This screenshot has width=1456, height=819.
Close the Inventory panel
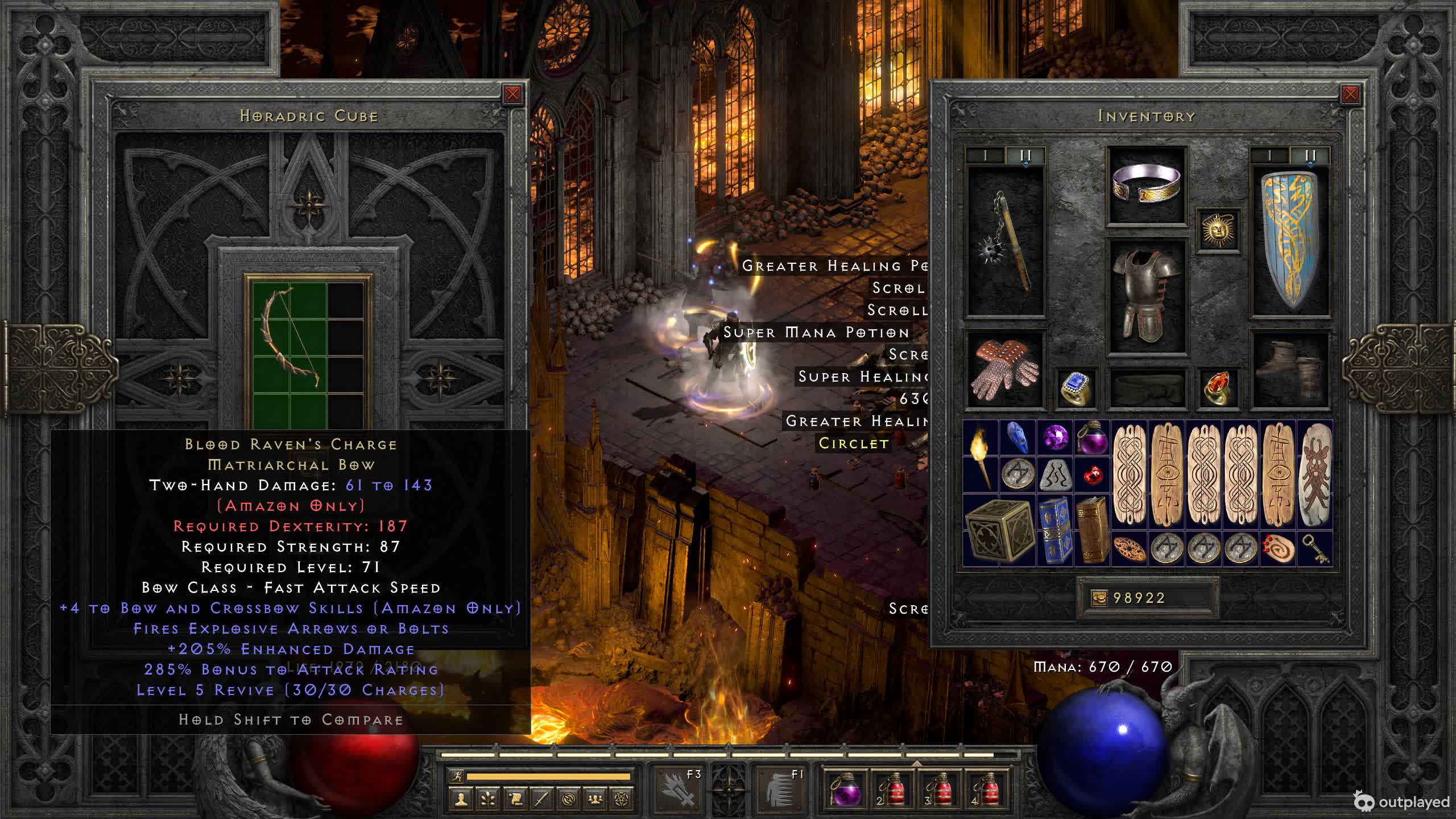click(1350, 94)
